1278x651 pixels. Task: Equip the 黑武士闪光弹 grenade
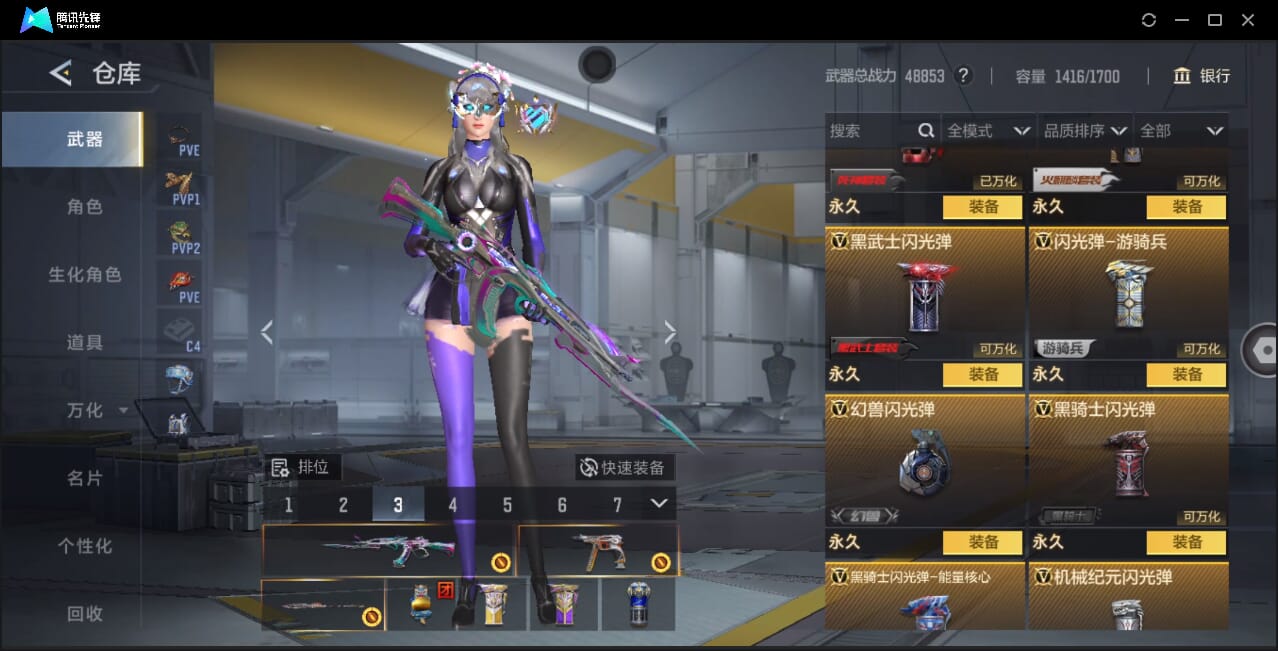click(x=982, y=374)
